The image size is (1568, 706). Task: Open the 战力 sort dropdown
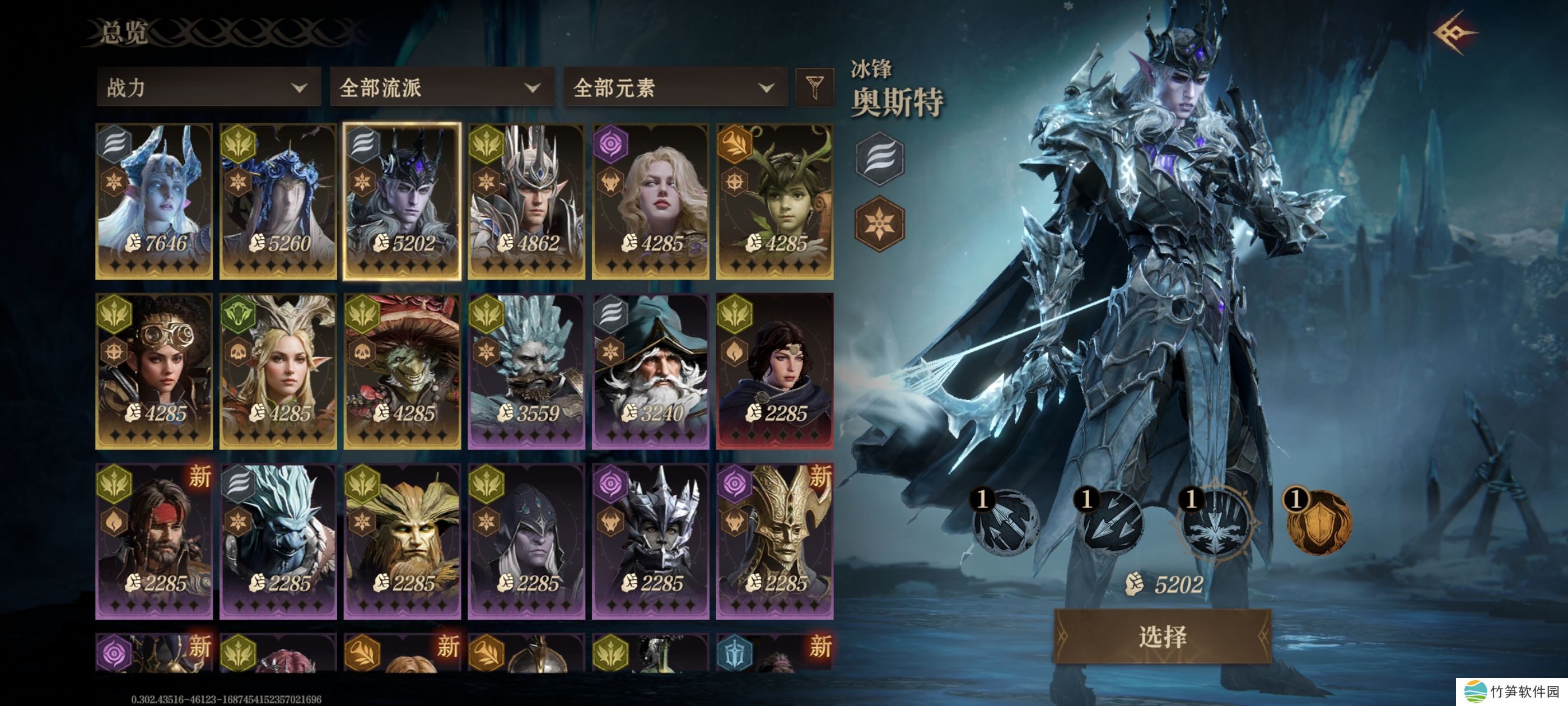coord(208,88)
